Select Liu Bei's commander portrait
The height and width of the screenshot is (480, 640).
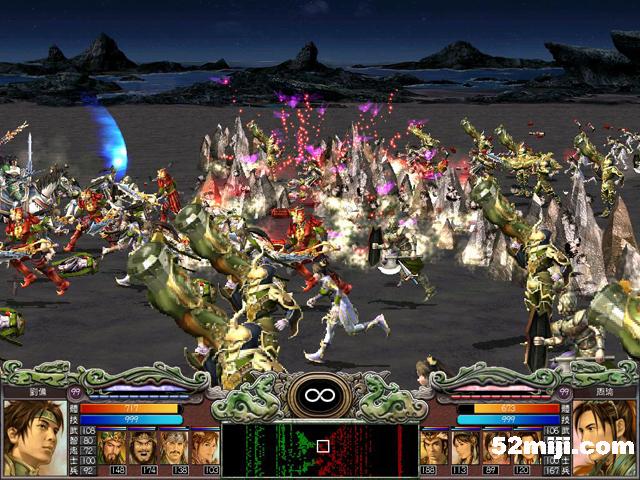33,436
